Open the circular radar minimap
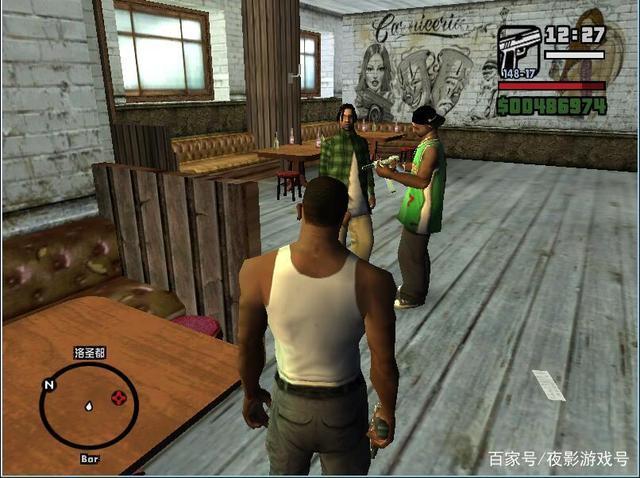The image size is (640, 478). click(88, 405)
